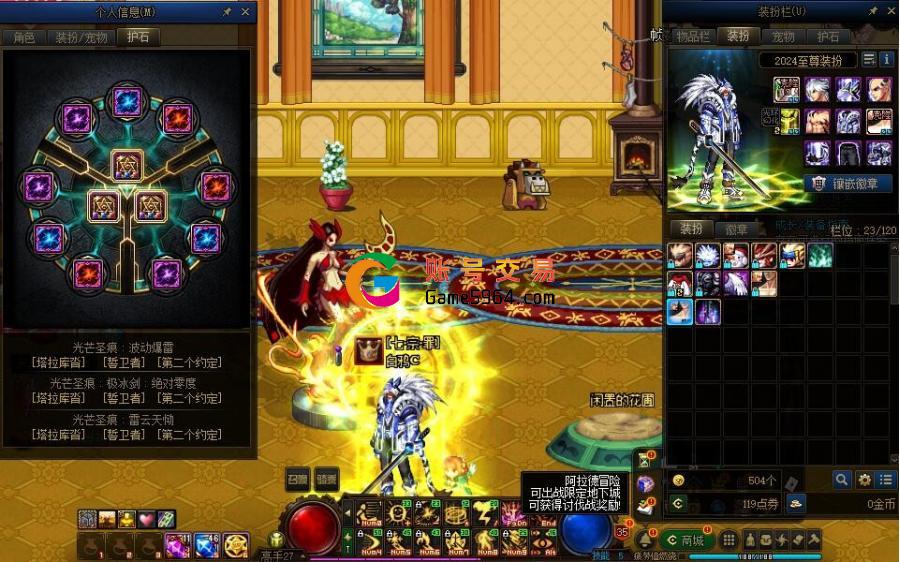
Task: Open the 装扮/宠物 tab in personal info
Action: 80,37
